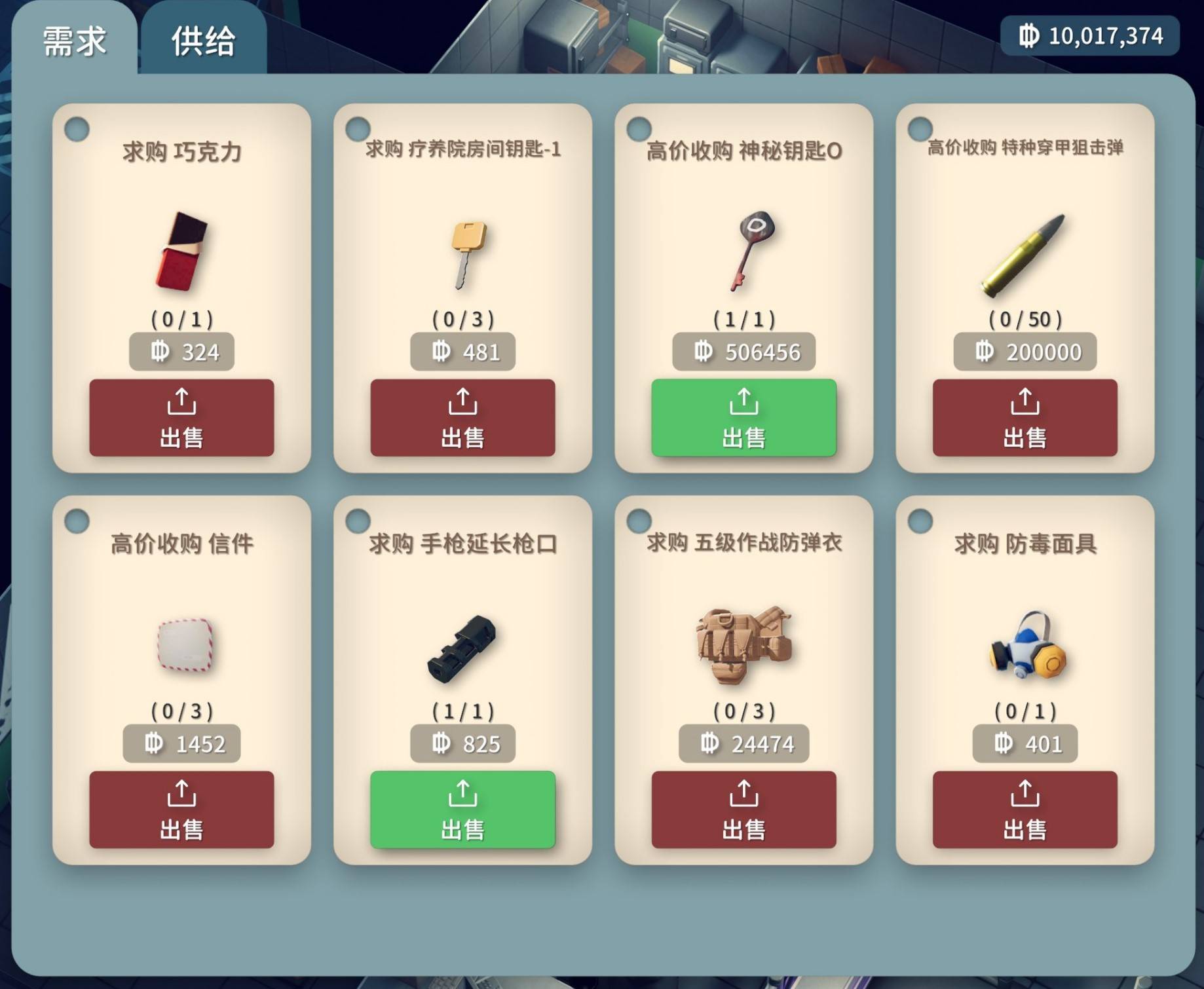Choose the black pistol muzzle extension icon
This screenshot has height=989, width=1204.
(x=462, y=648)
